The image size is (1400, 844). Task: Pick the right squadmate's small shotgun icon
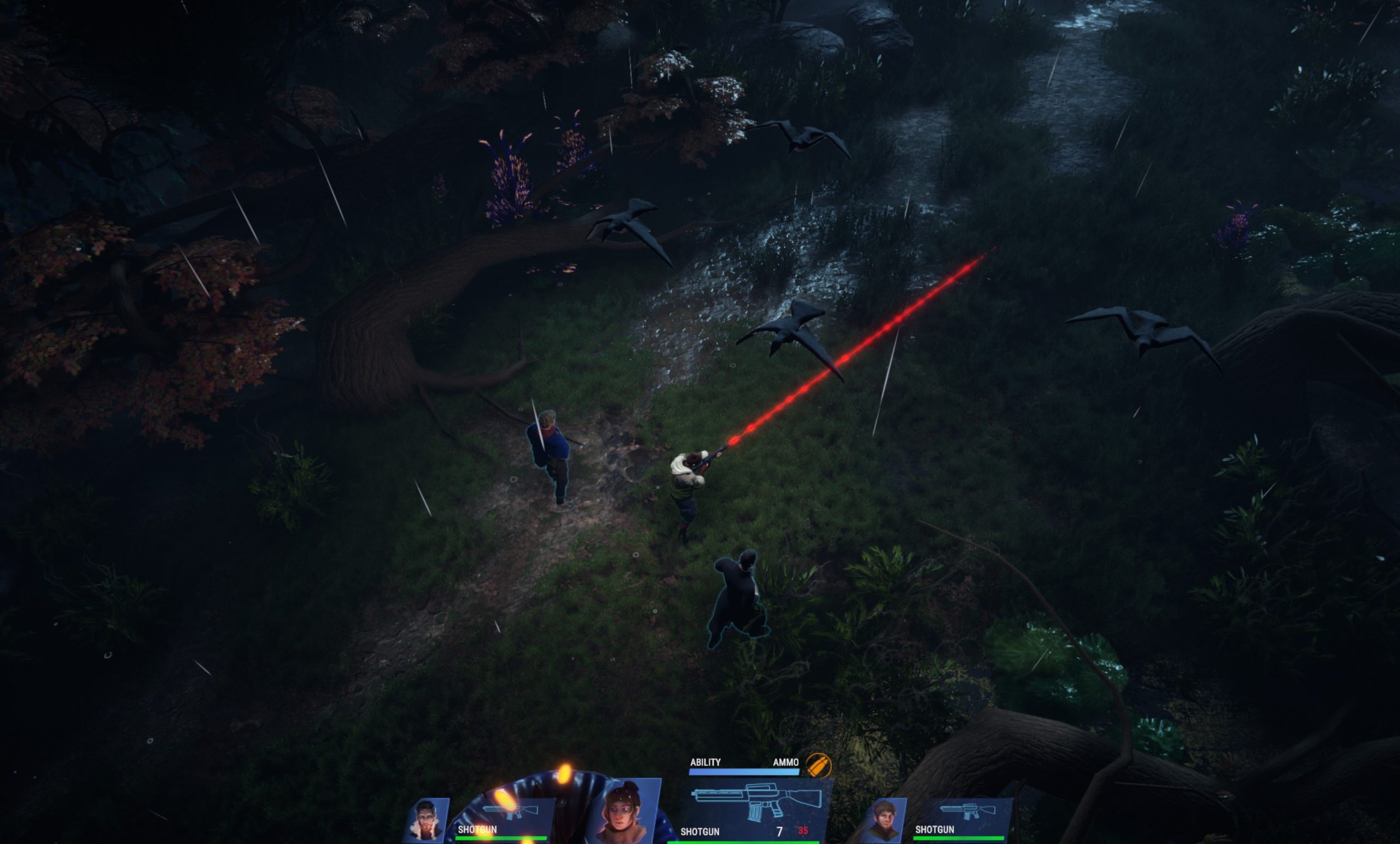pos(960,811)
